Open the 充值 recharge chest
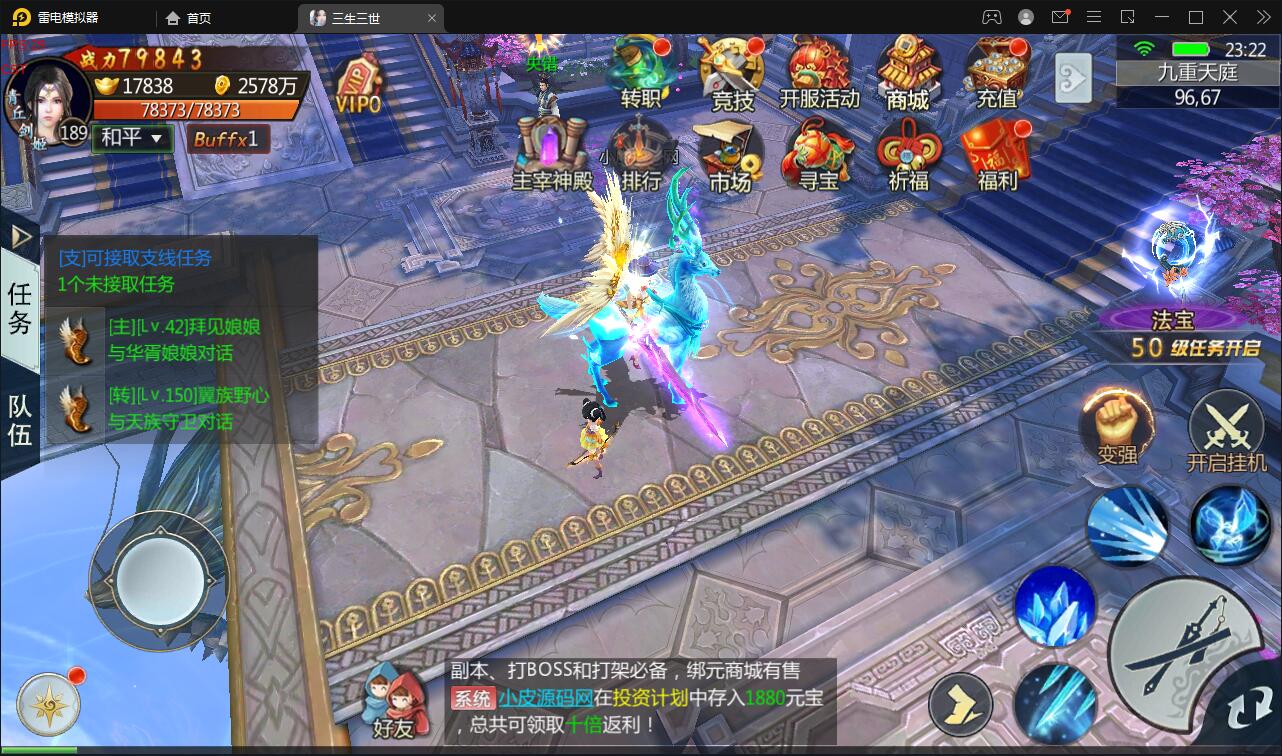 [996, 72]
